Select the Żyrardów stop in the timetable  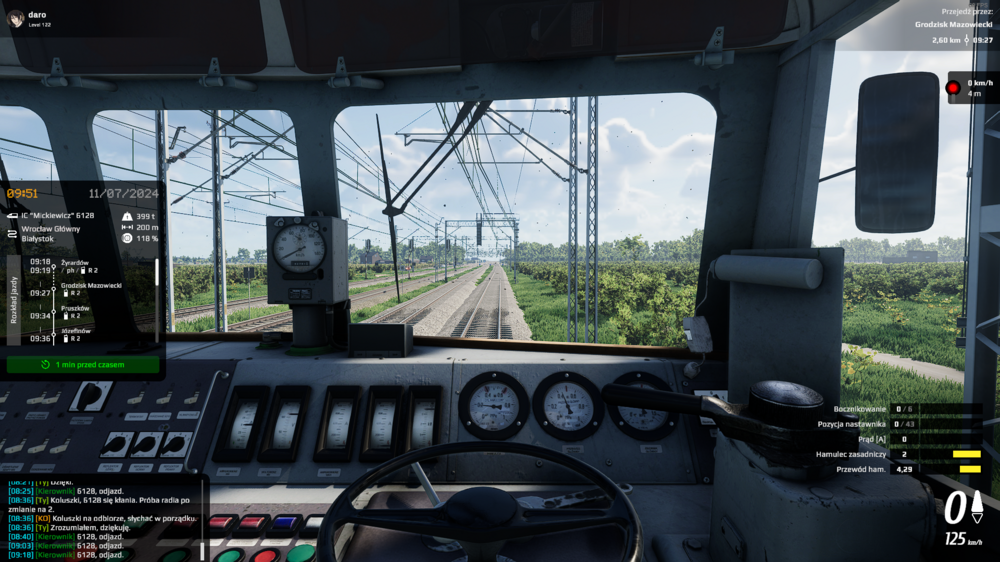(76, 262)
